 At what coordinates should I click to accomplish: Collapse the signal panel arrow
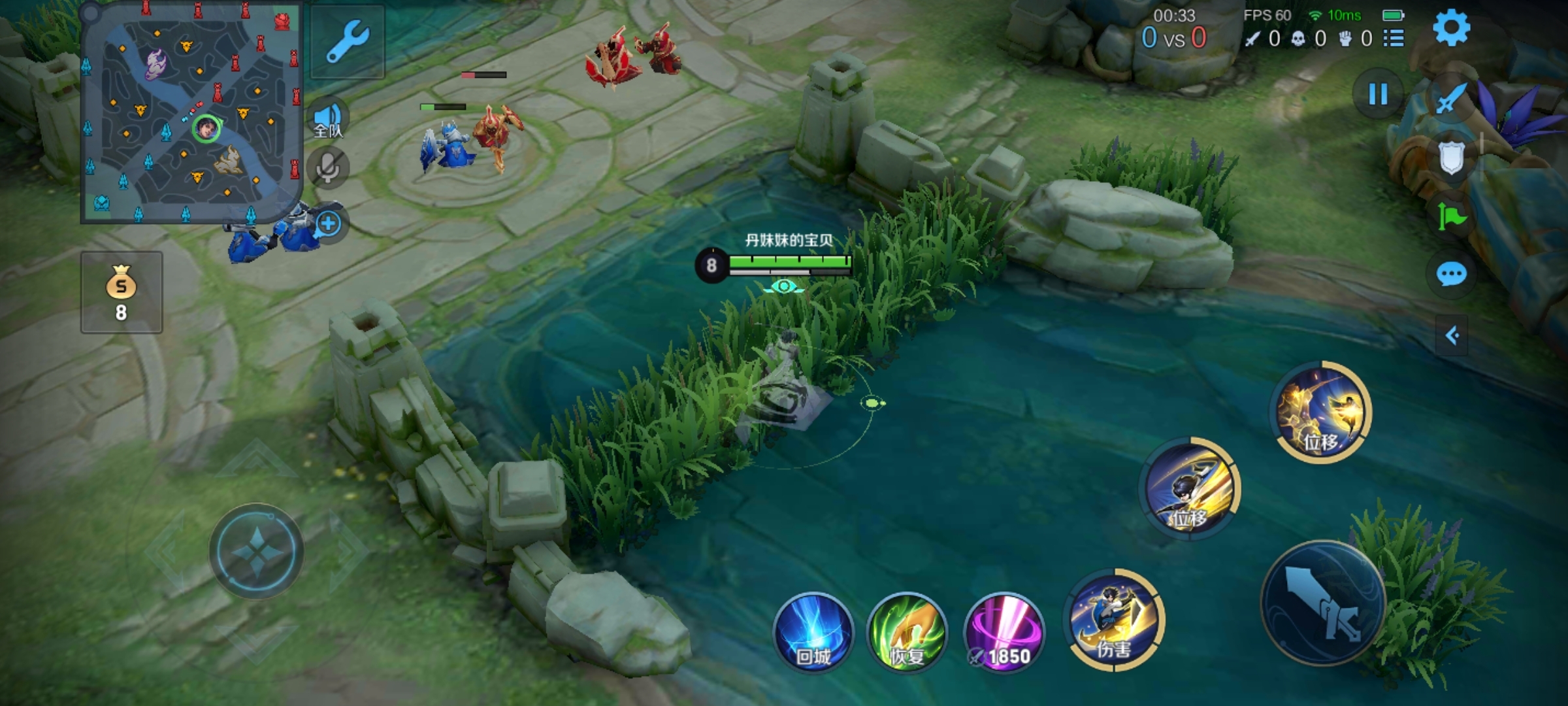[1452, 336]
